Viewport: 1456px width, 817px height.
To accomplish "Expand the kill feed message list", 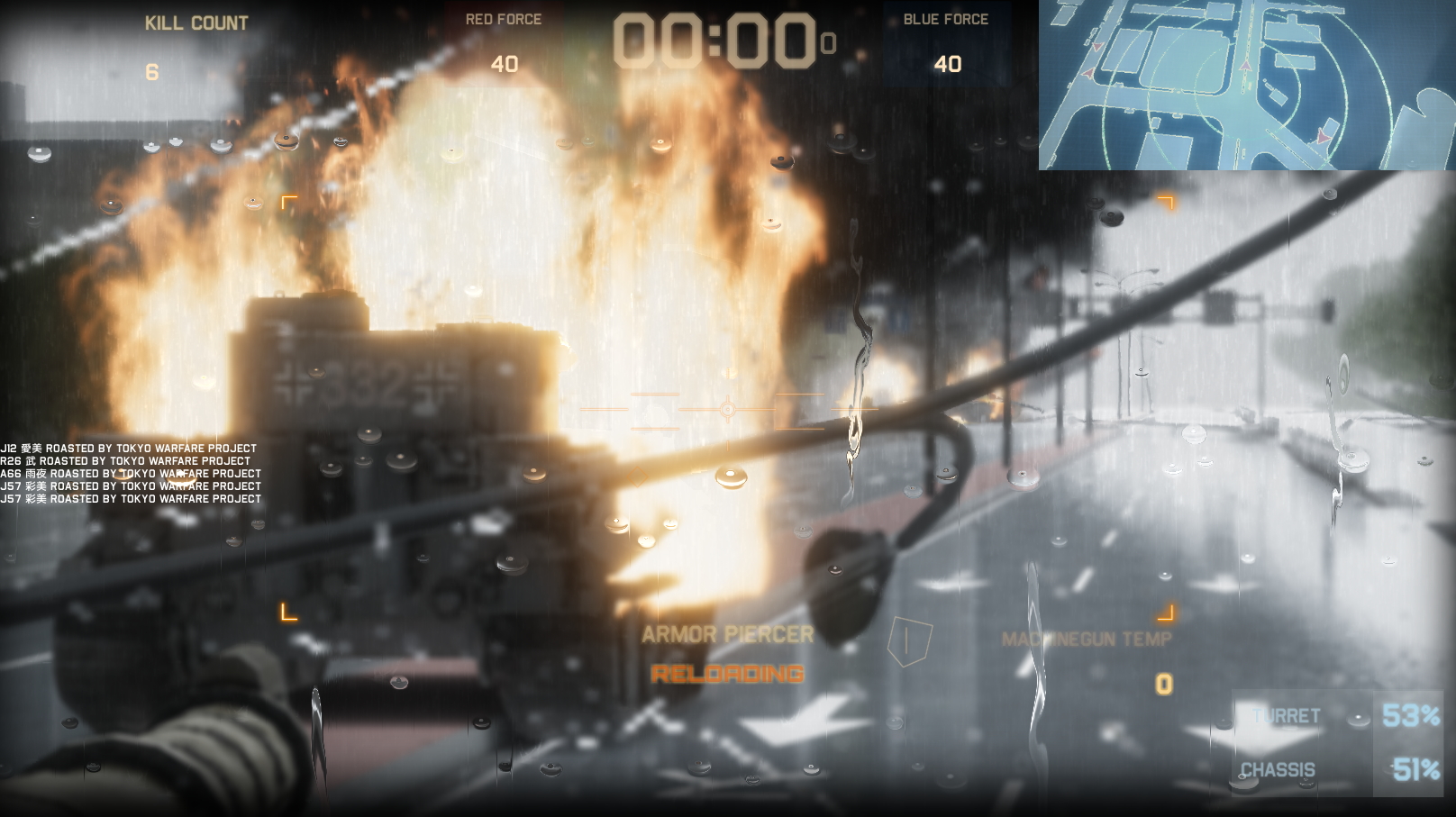I will tap(131, 473).
